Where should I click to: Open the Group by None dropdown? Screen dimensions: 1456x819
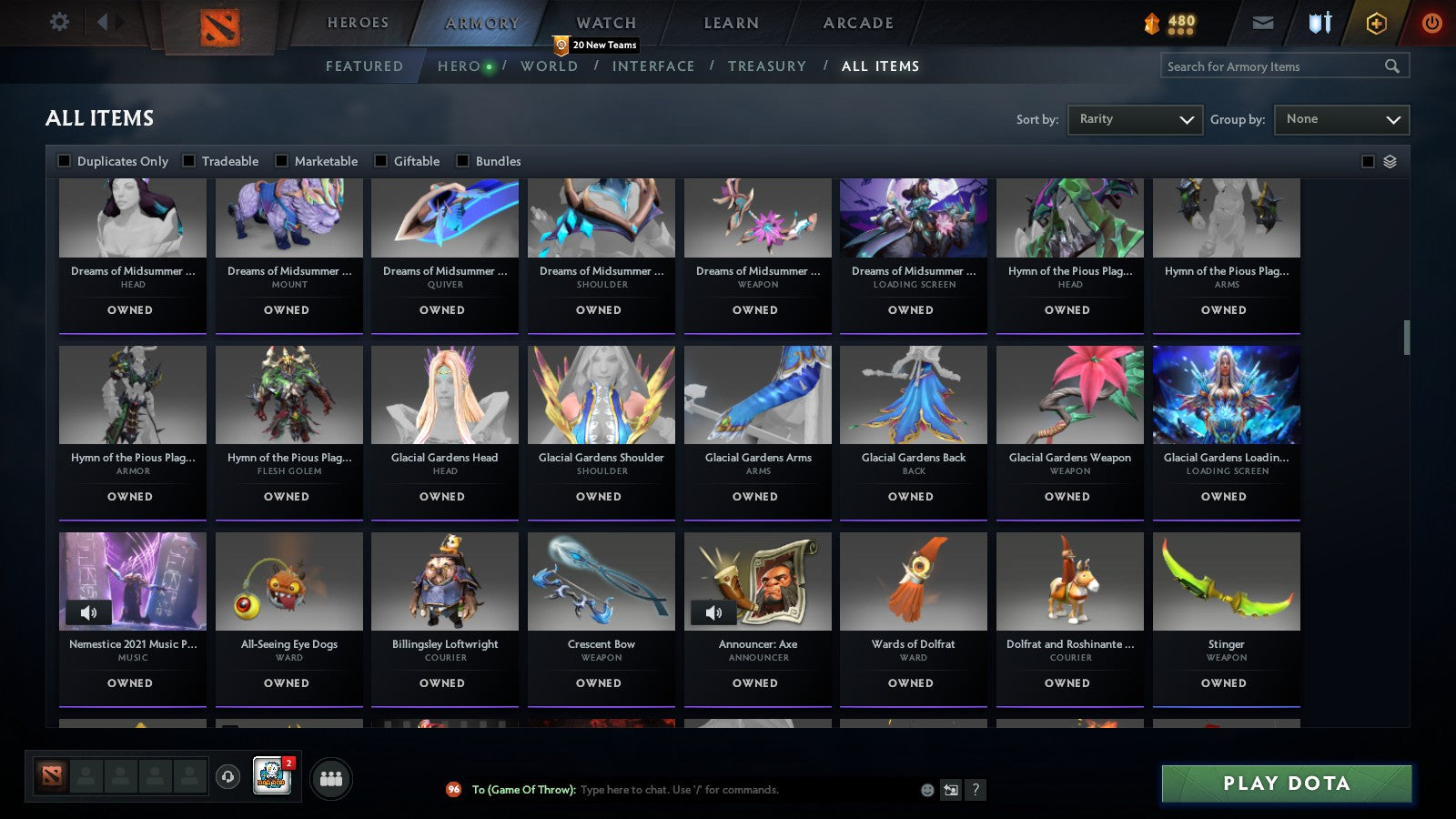coord(1341,119)
